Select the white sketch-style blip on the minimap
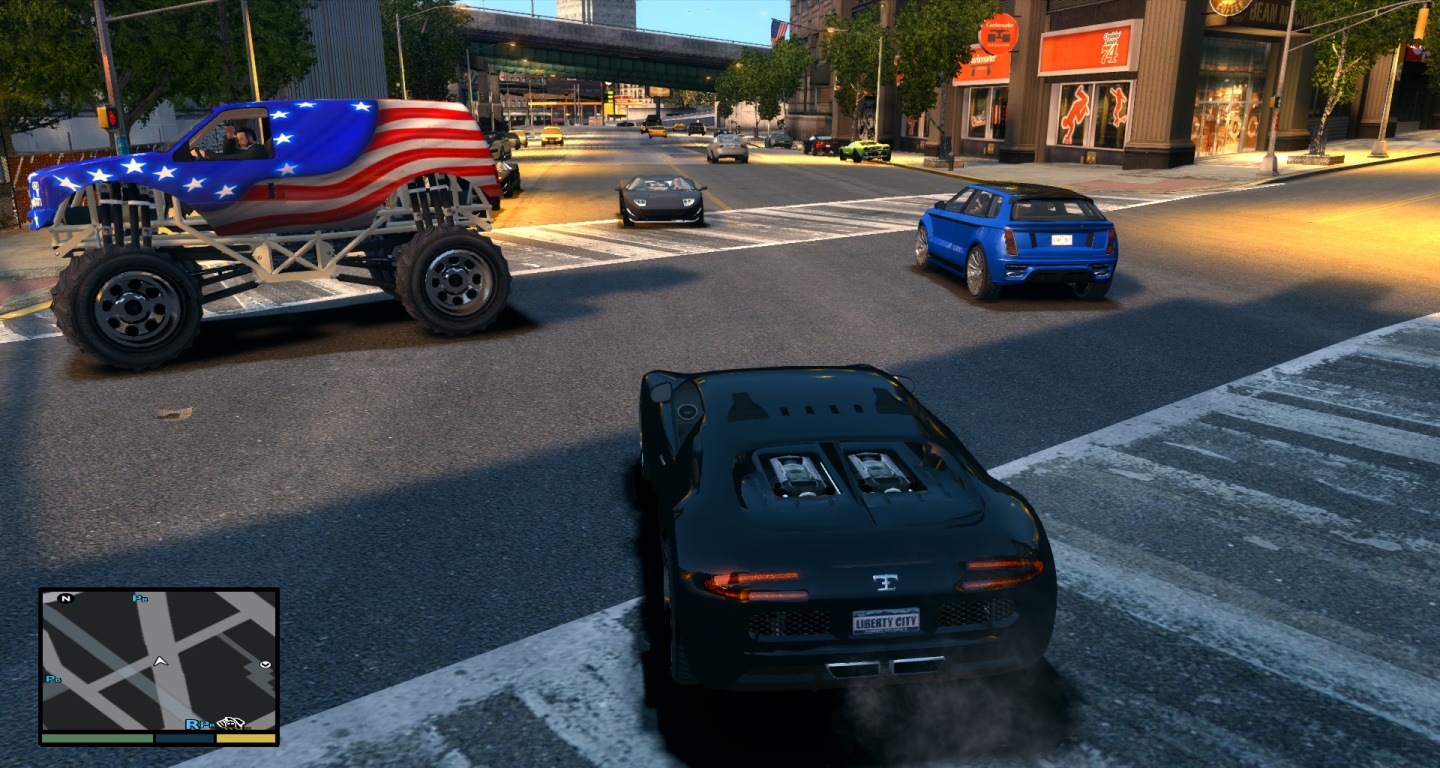 [x=231, y=723]
